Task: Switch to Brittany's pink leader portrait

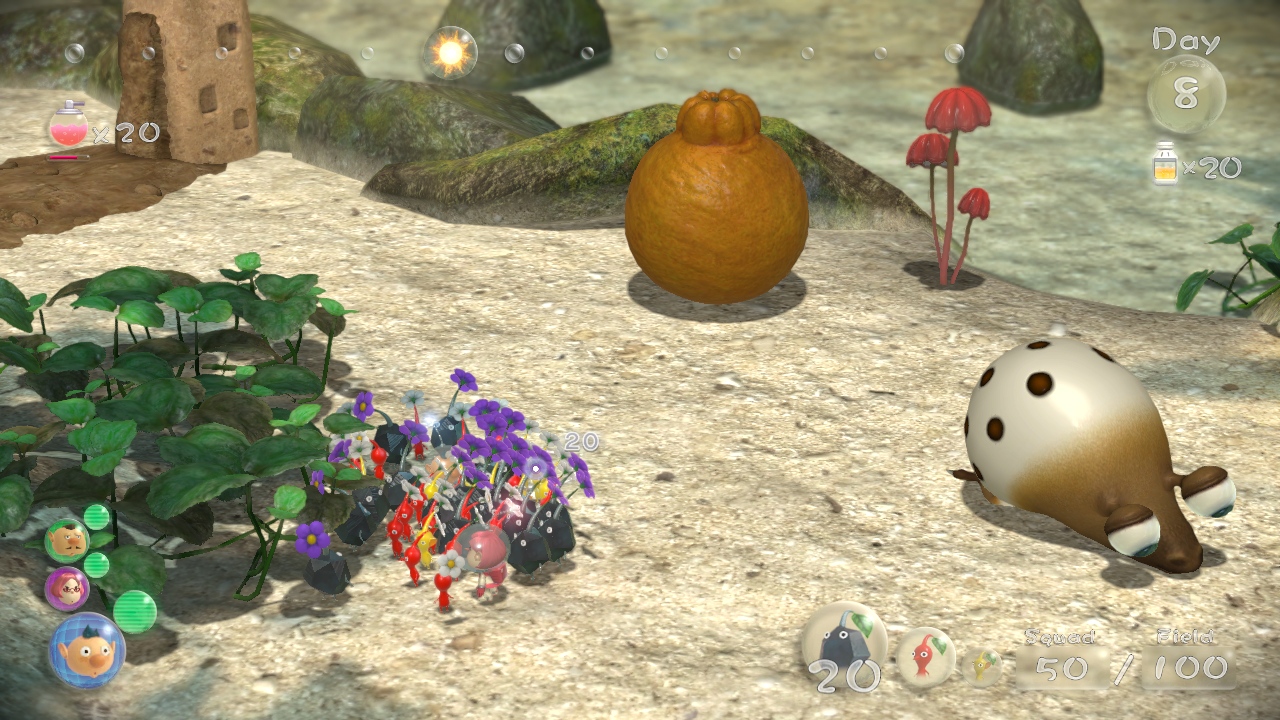Action: point(67,588)
